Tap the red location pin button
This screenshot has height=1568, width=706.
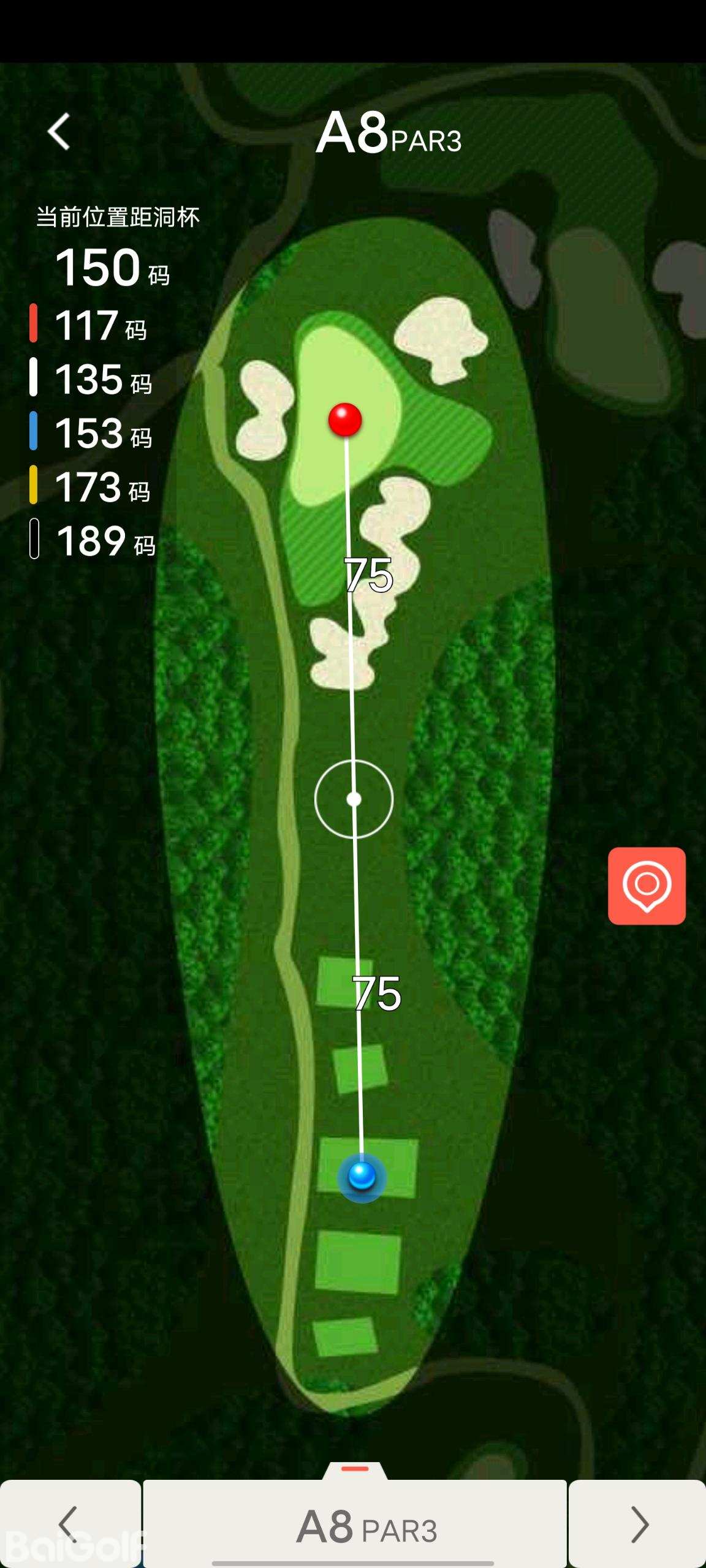click(x=647, y=886)
